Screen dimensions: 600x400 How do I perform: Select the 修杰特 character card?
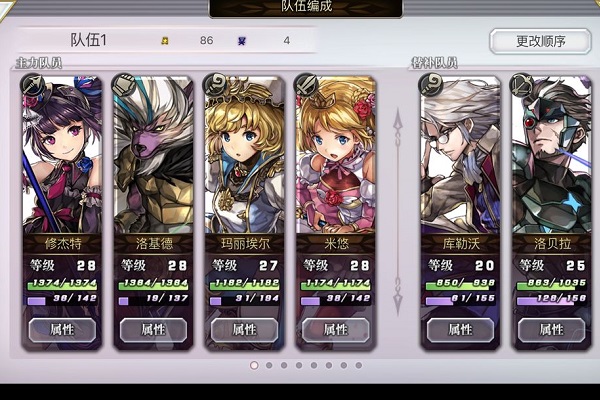coord(60,160)
